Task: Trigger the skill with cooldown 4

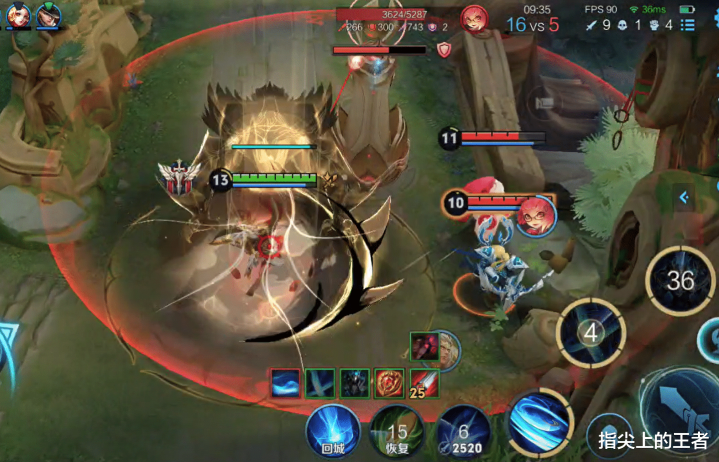Action: [x=591, y=331]
